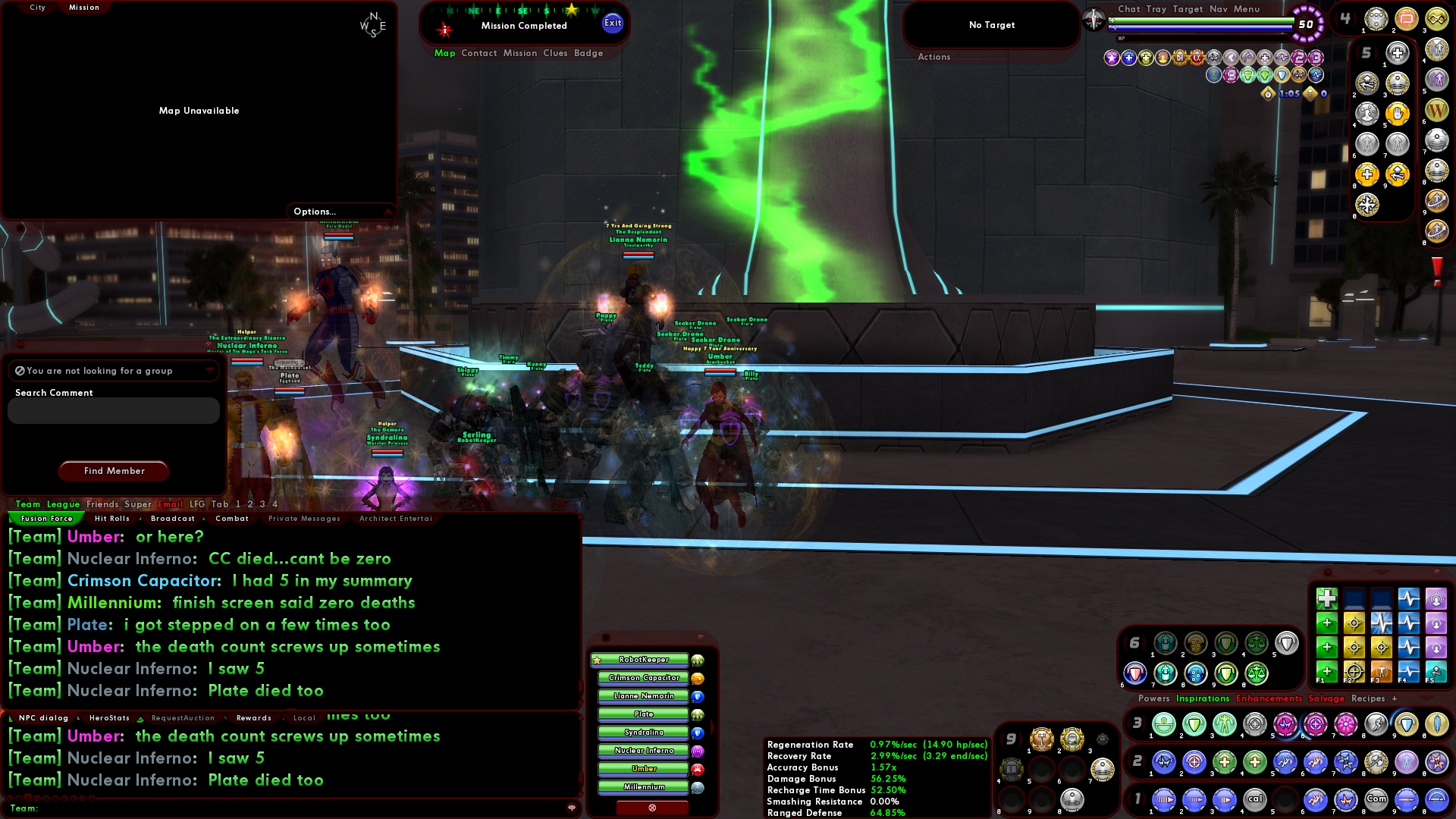
Task: Click the yellow hand power in tray 5
Action: [1397, 114]
